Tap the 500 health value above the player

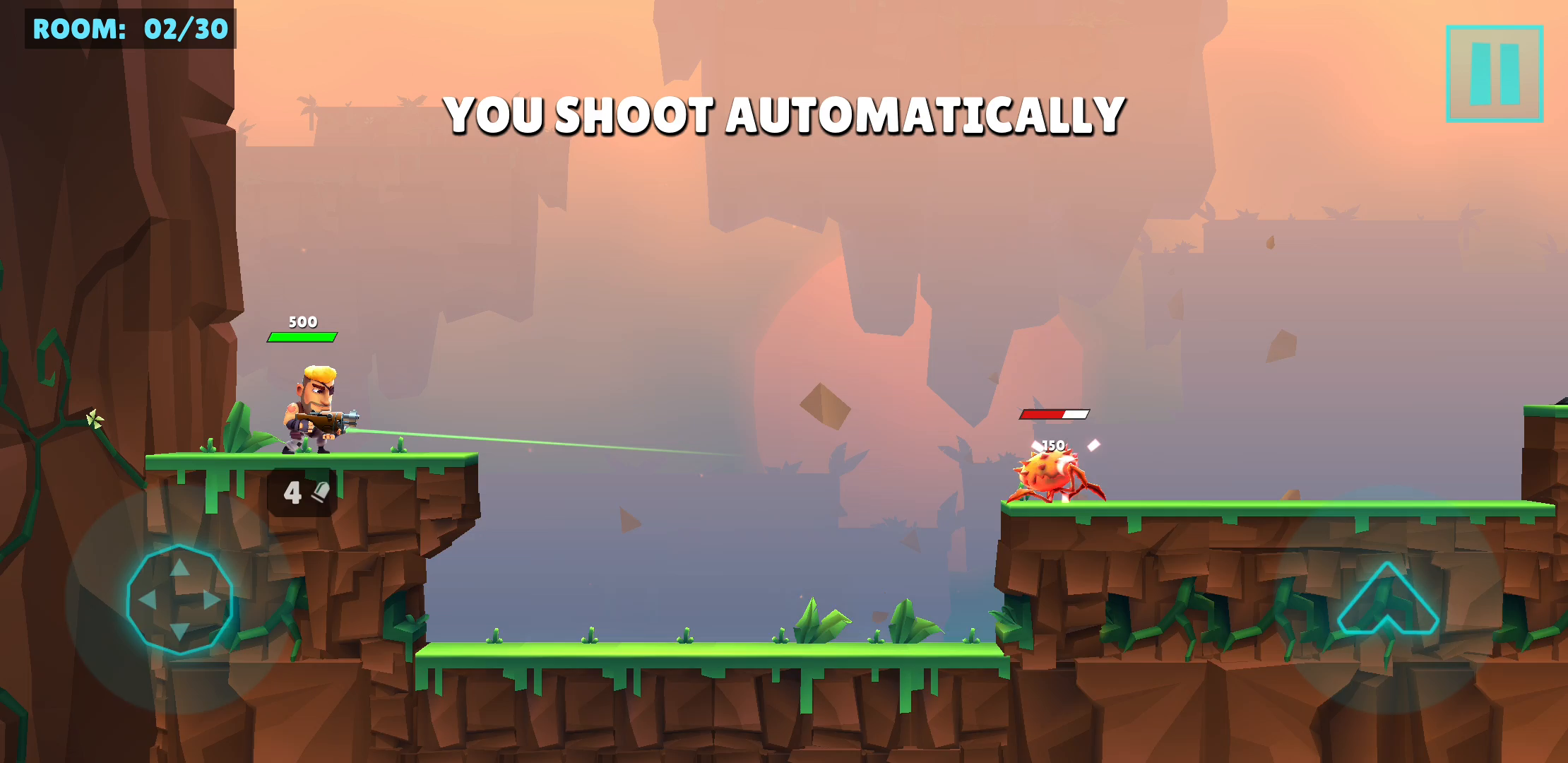coord(302,321)
